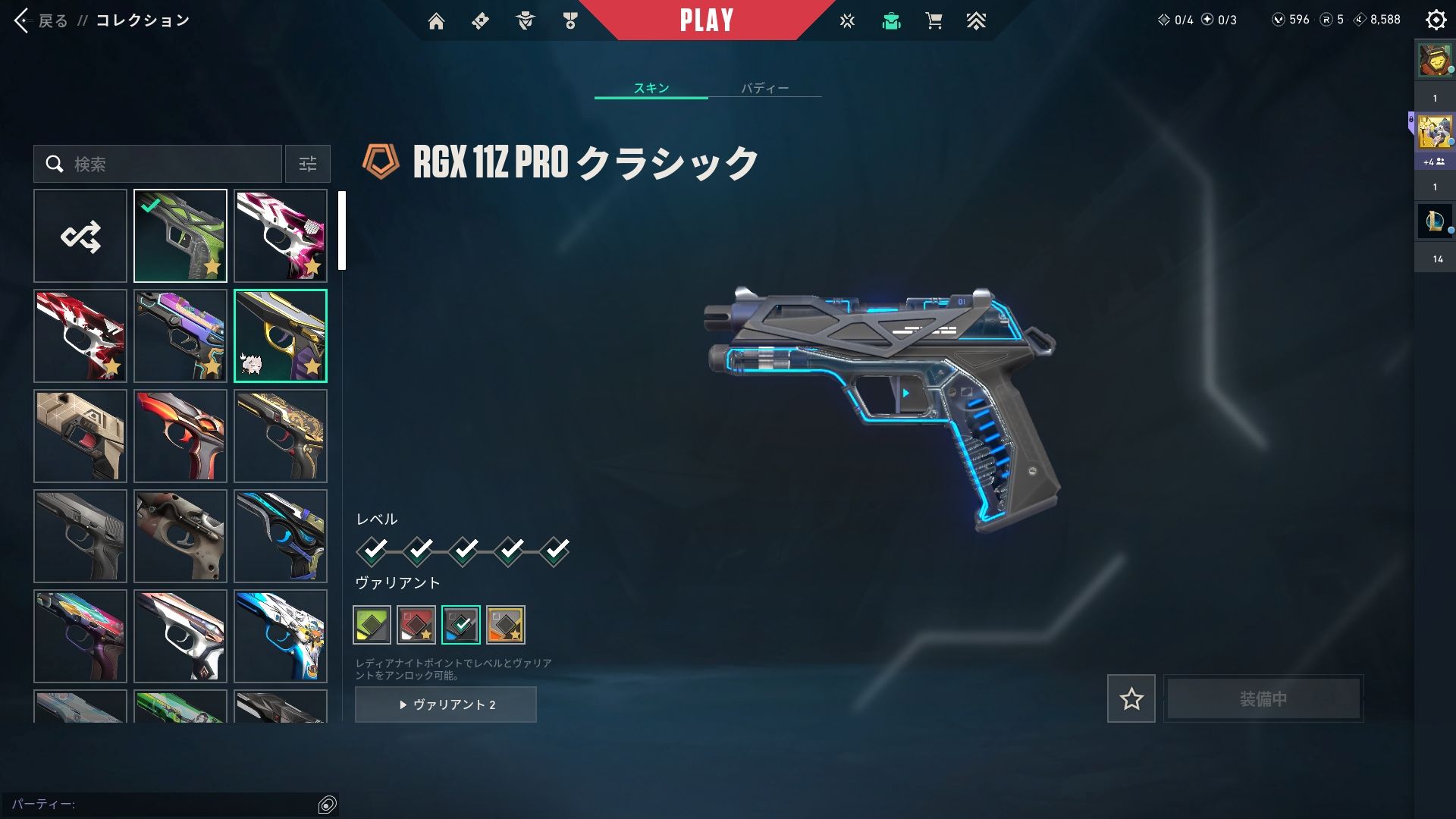Select the orange-yellow variant swatch
The width and height of the screenshot is (1456, 819).
[506, 625]
